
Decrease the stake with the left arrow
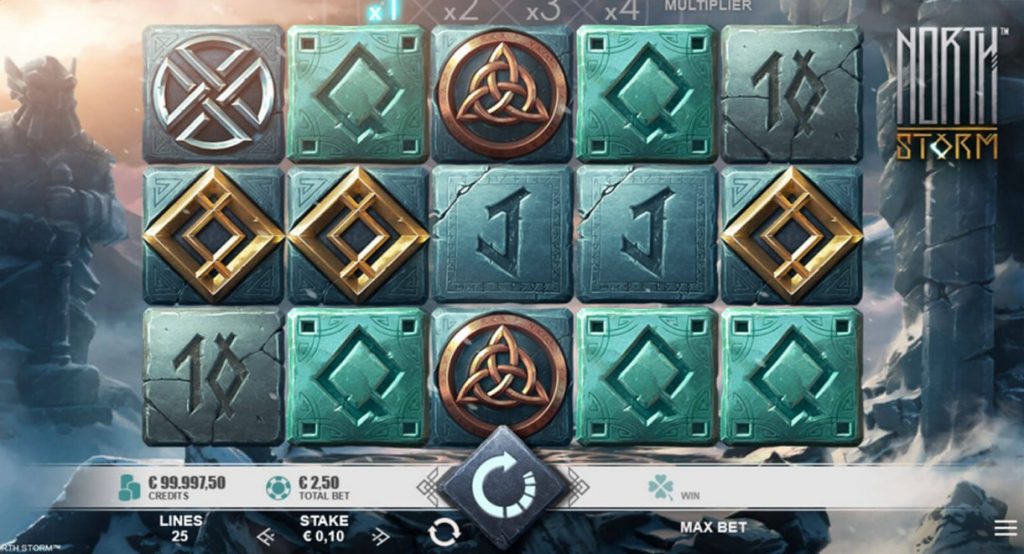(266, 536)
